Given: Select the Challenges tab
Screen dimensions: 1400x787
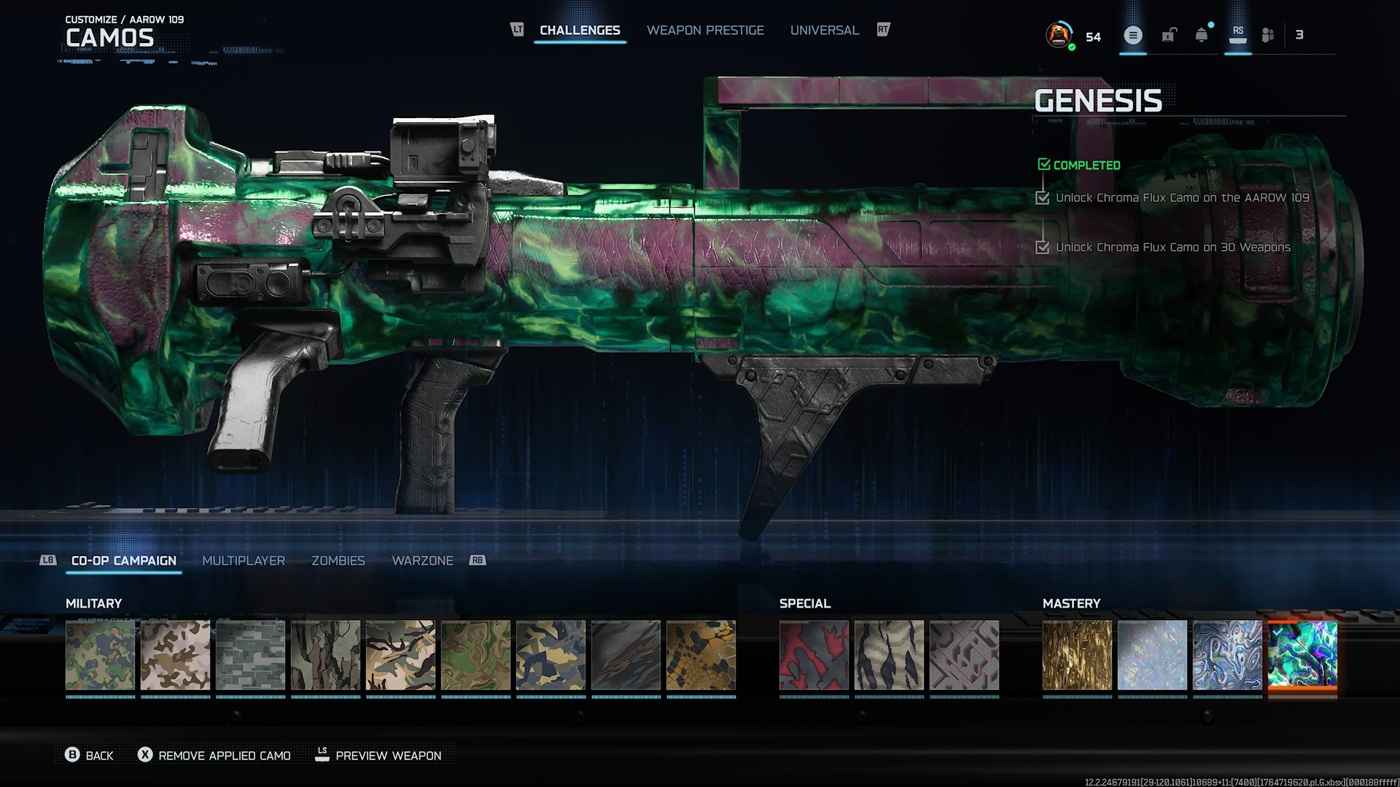Looking at the screenshot, I should pyautogui.click(x=580, y=30).
